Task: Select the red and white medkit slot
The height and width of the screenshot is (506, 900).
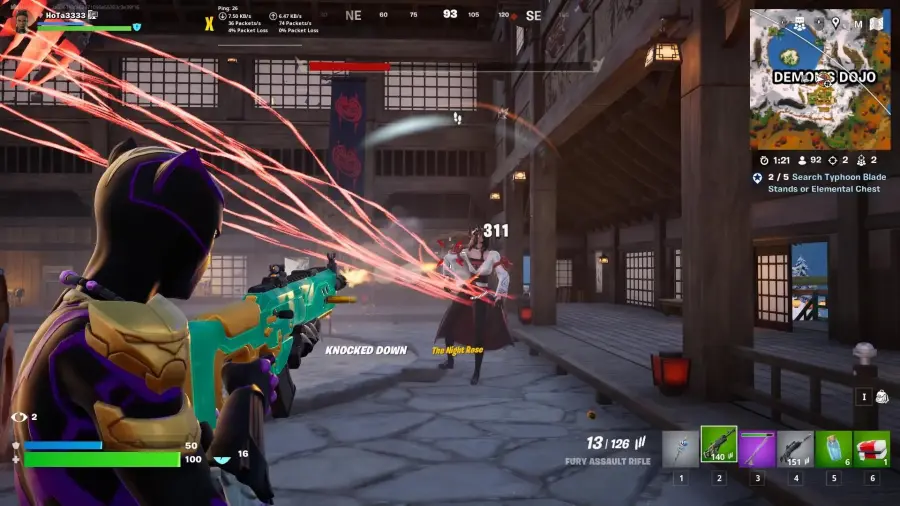Action: pyautogui.click(x=871, y=448)
